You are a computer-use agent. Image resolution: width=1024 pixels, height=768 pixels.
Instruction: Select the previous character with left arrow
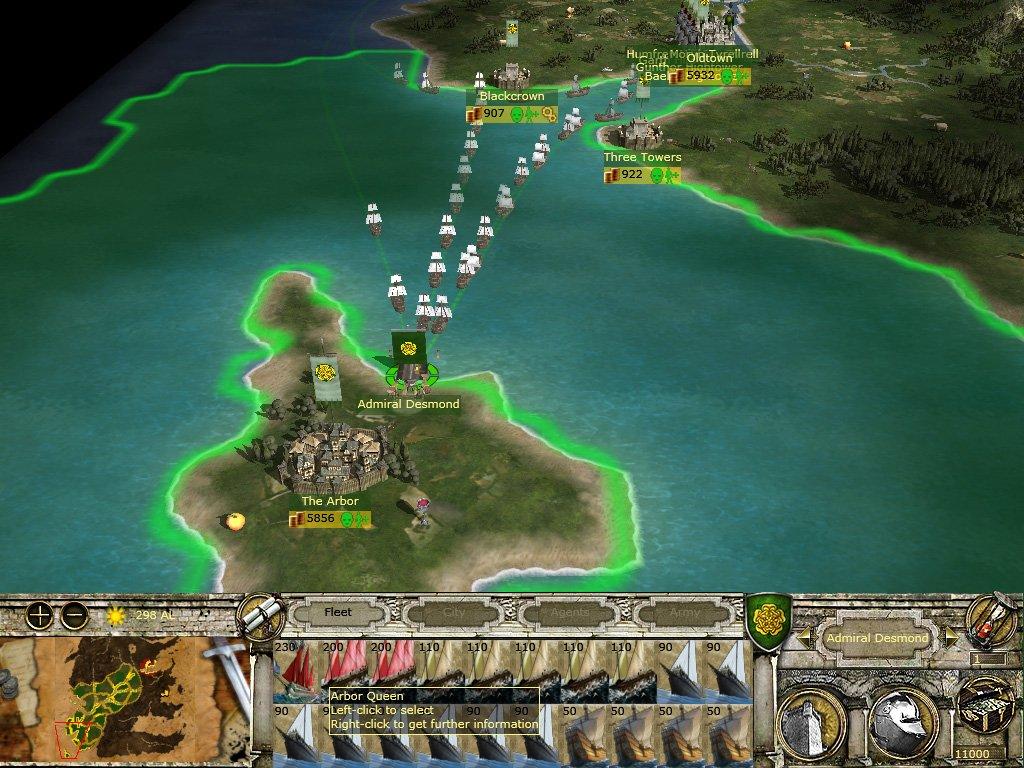click(804, 637)
